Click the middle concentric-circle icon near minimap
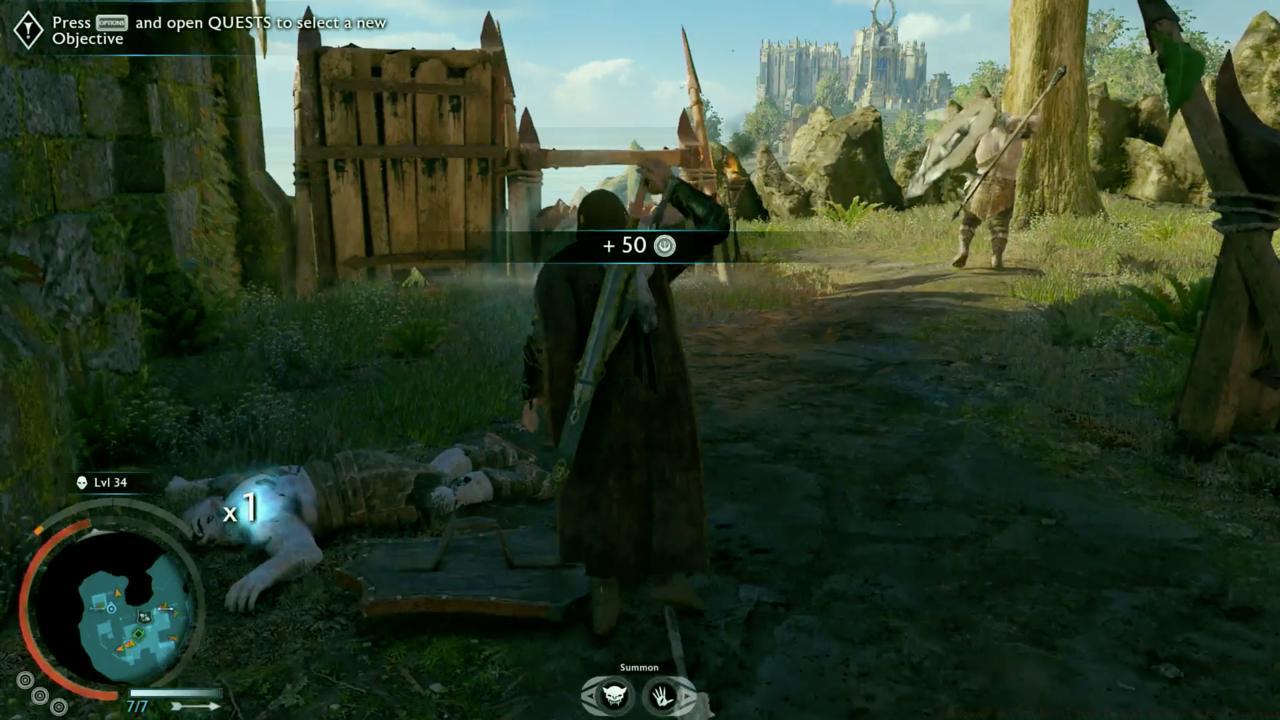 (x=40, y=694)
